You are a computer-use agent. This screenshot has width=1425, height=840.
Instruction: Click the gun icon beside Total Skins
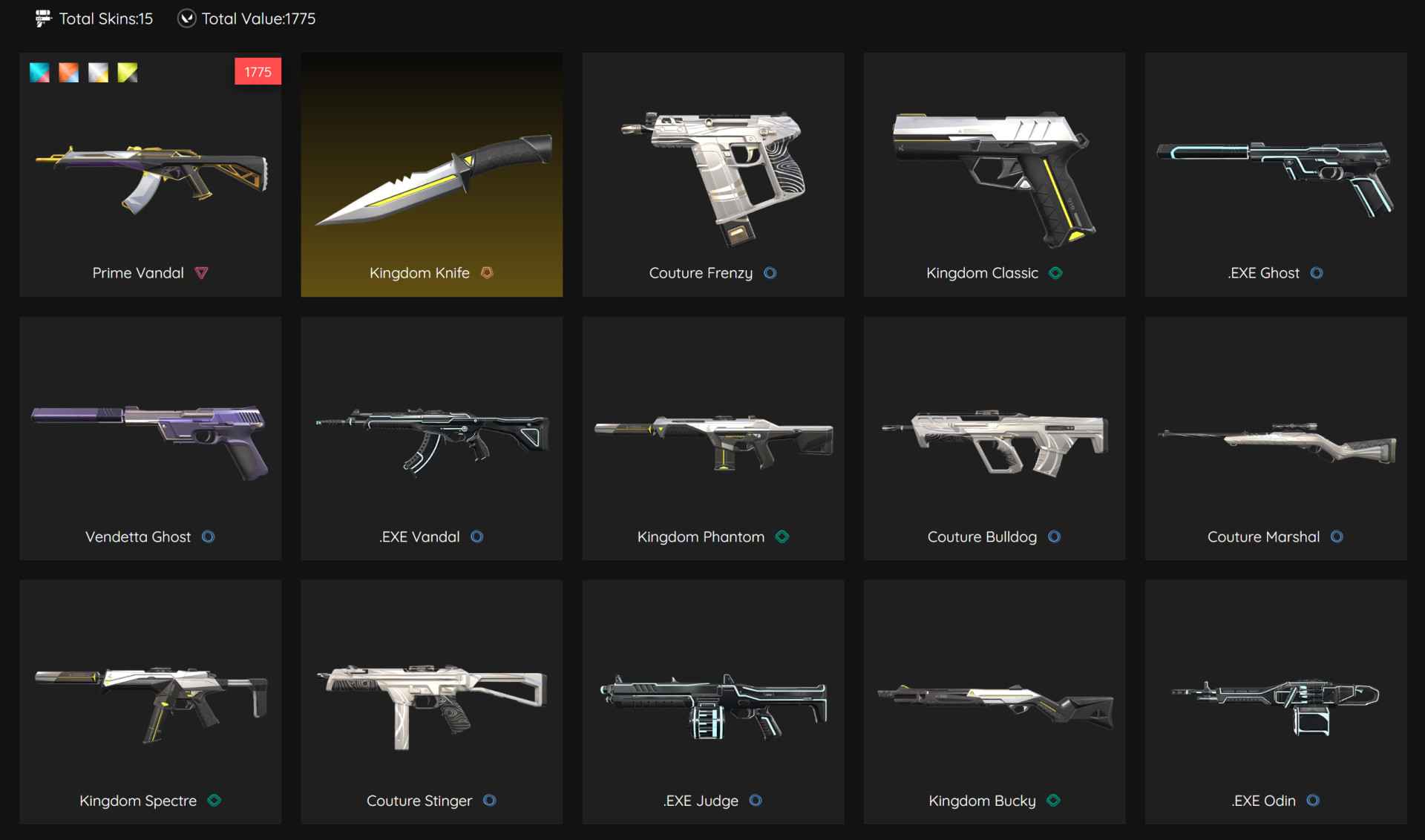(43, 19)
